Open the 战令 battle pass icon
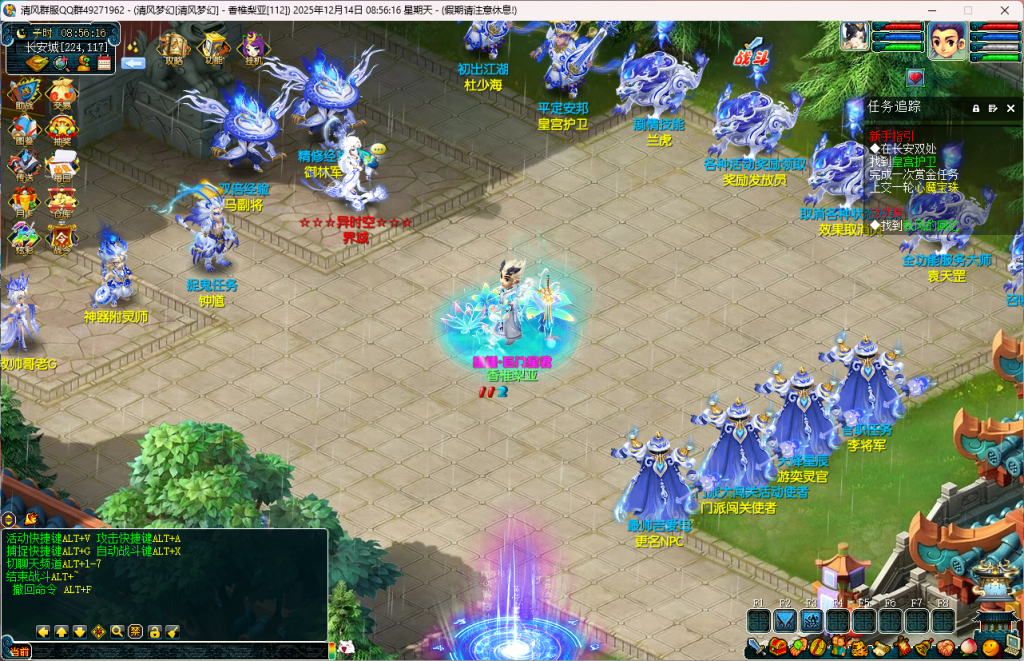The height and width of the screenshot is (661, 1024). coord(62,238)
